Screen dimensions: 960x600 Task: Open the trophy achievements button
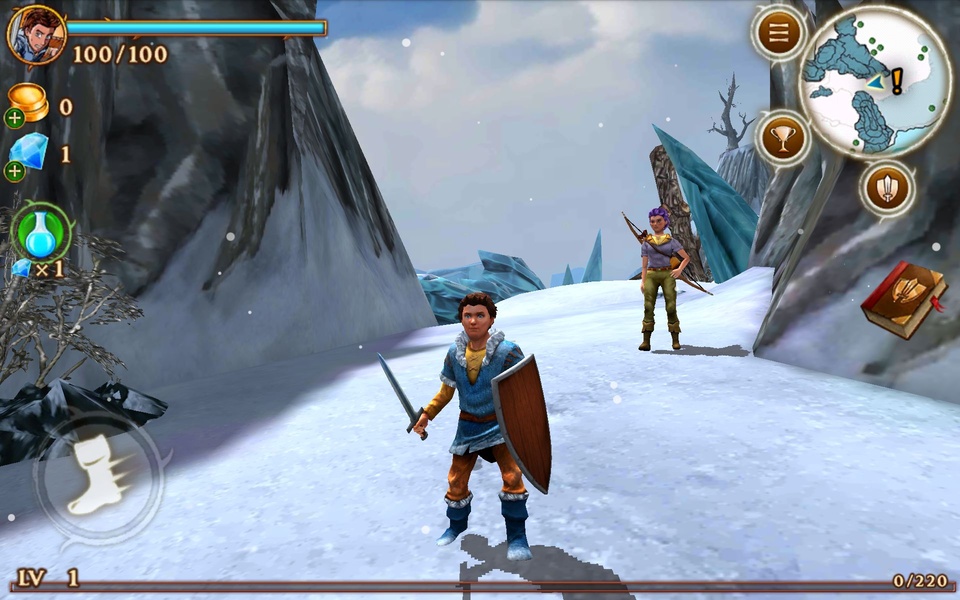[x=783, y=138]
